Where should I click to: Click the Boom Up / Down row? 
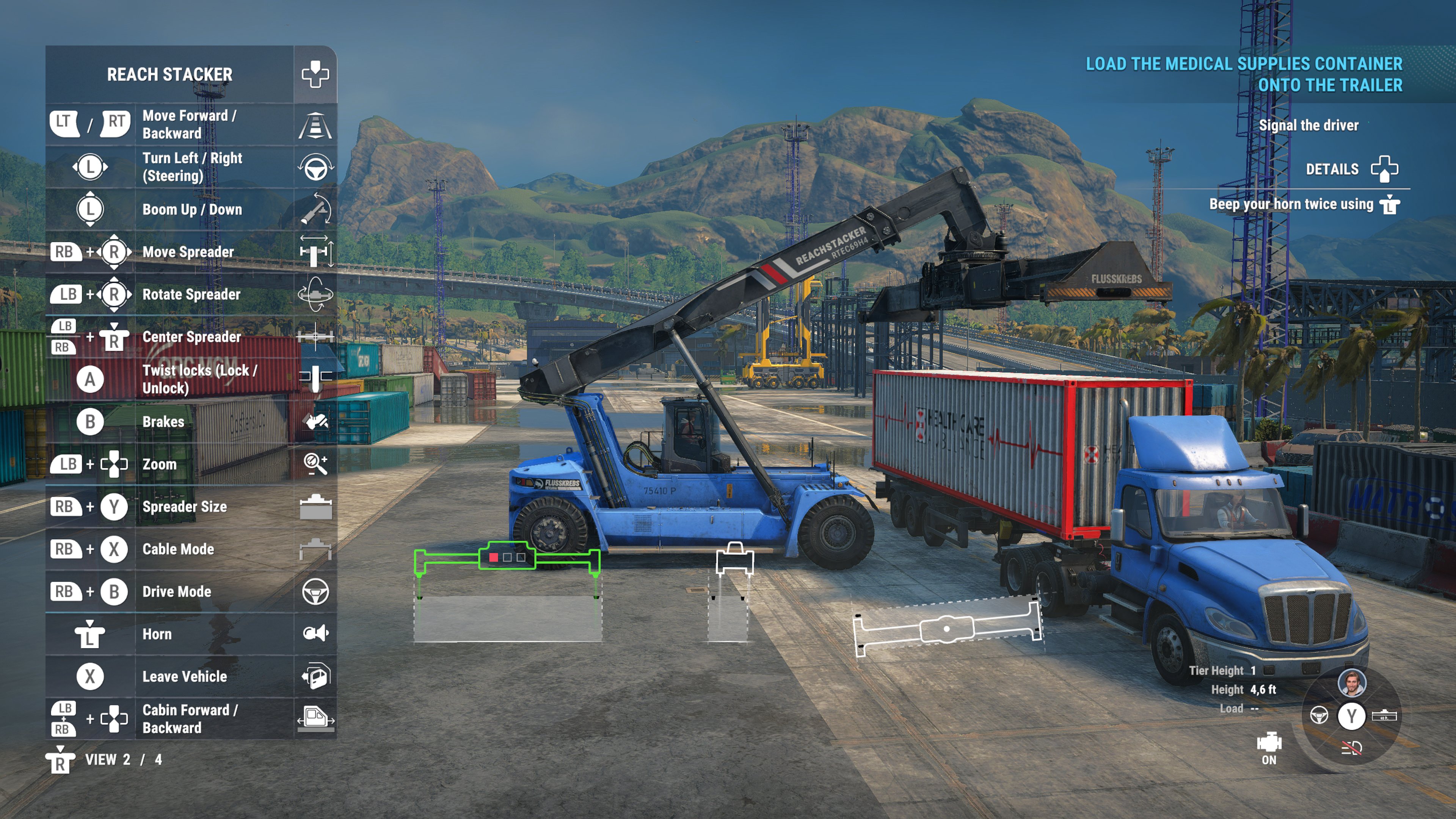tap(191, 210)
